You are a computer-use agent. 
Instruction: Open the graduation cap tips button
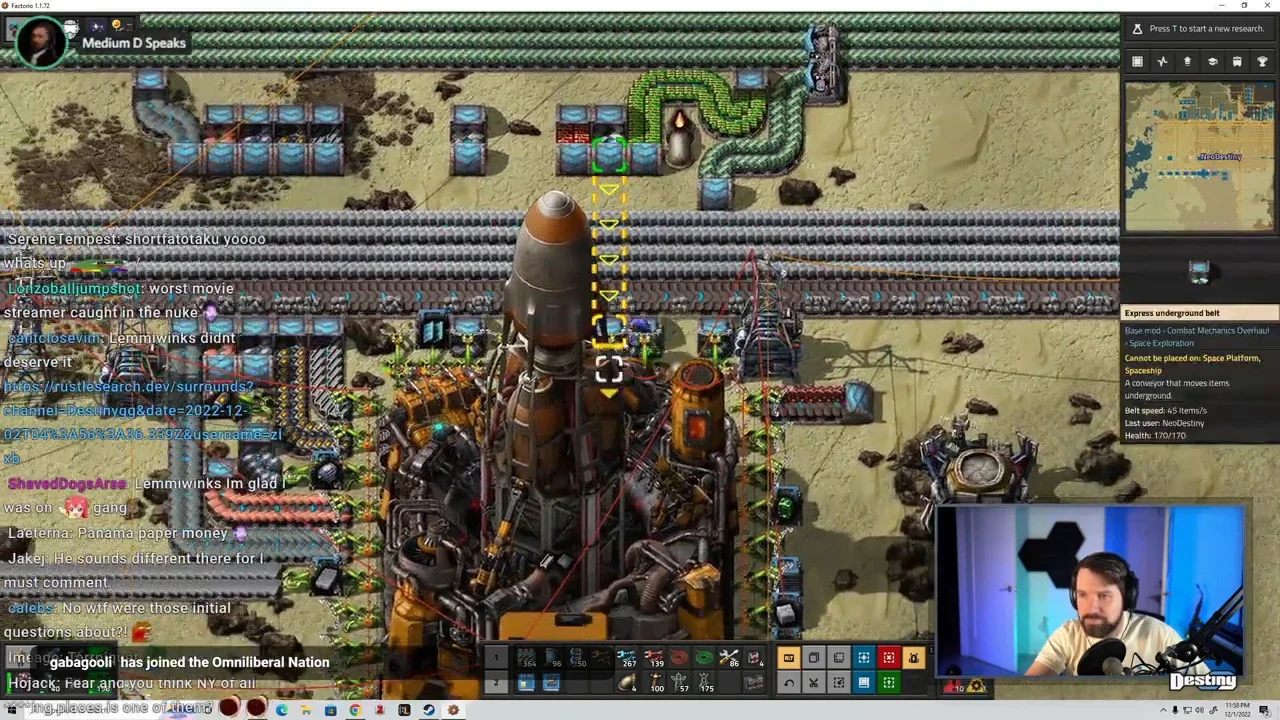1212,62
